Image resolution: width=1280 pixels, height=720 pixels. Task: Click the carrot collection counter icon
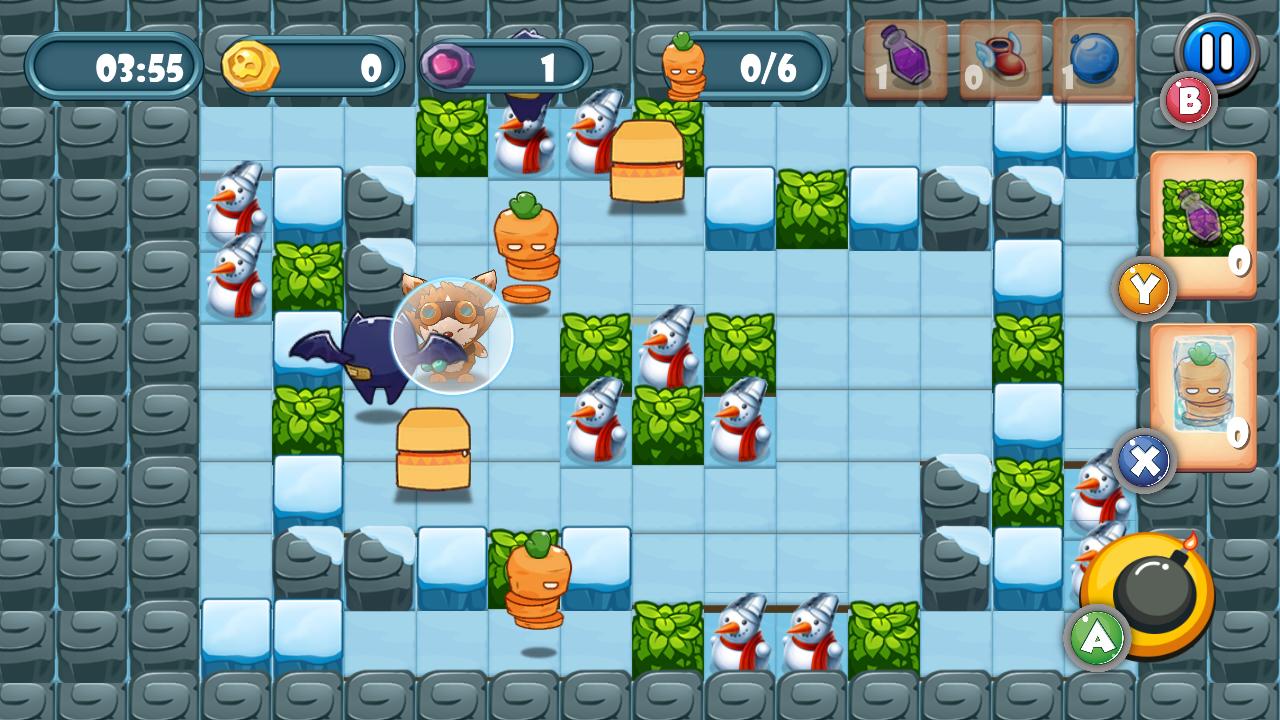pos(684,63)
